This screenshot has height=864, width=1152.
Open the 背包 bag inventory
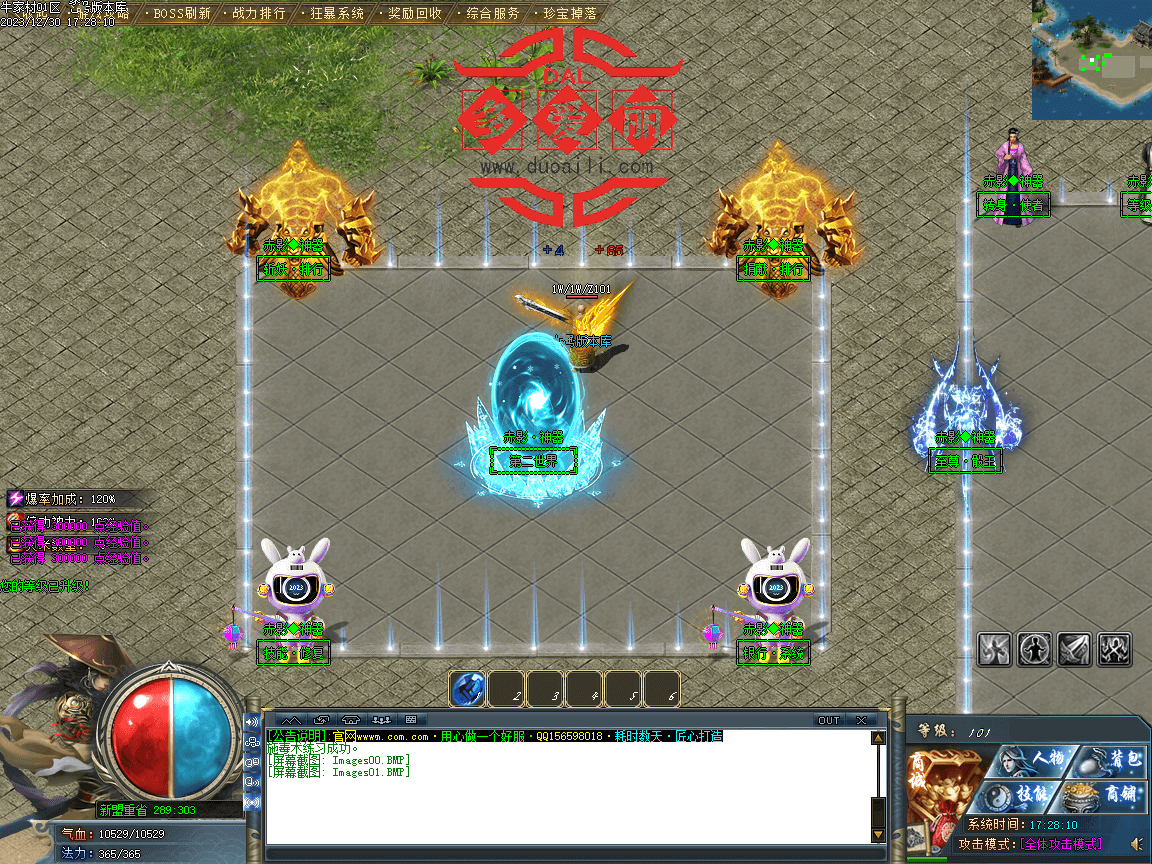coord(1117,759)
